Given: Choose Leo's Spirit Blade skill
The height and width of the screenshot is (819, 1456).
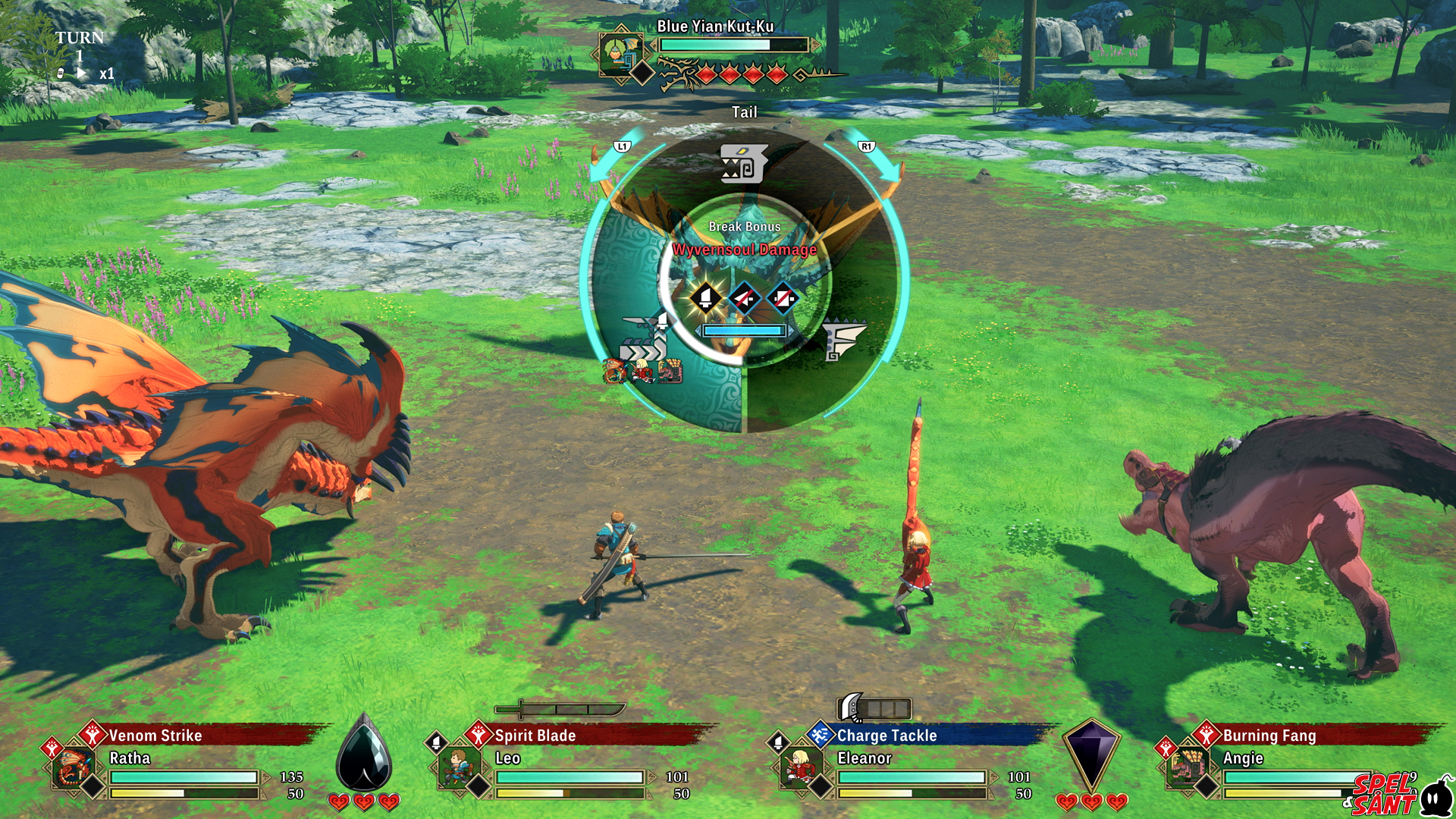Looking at the screenshot, I should [x=535, y=736].
